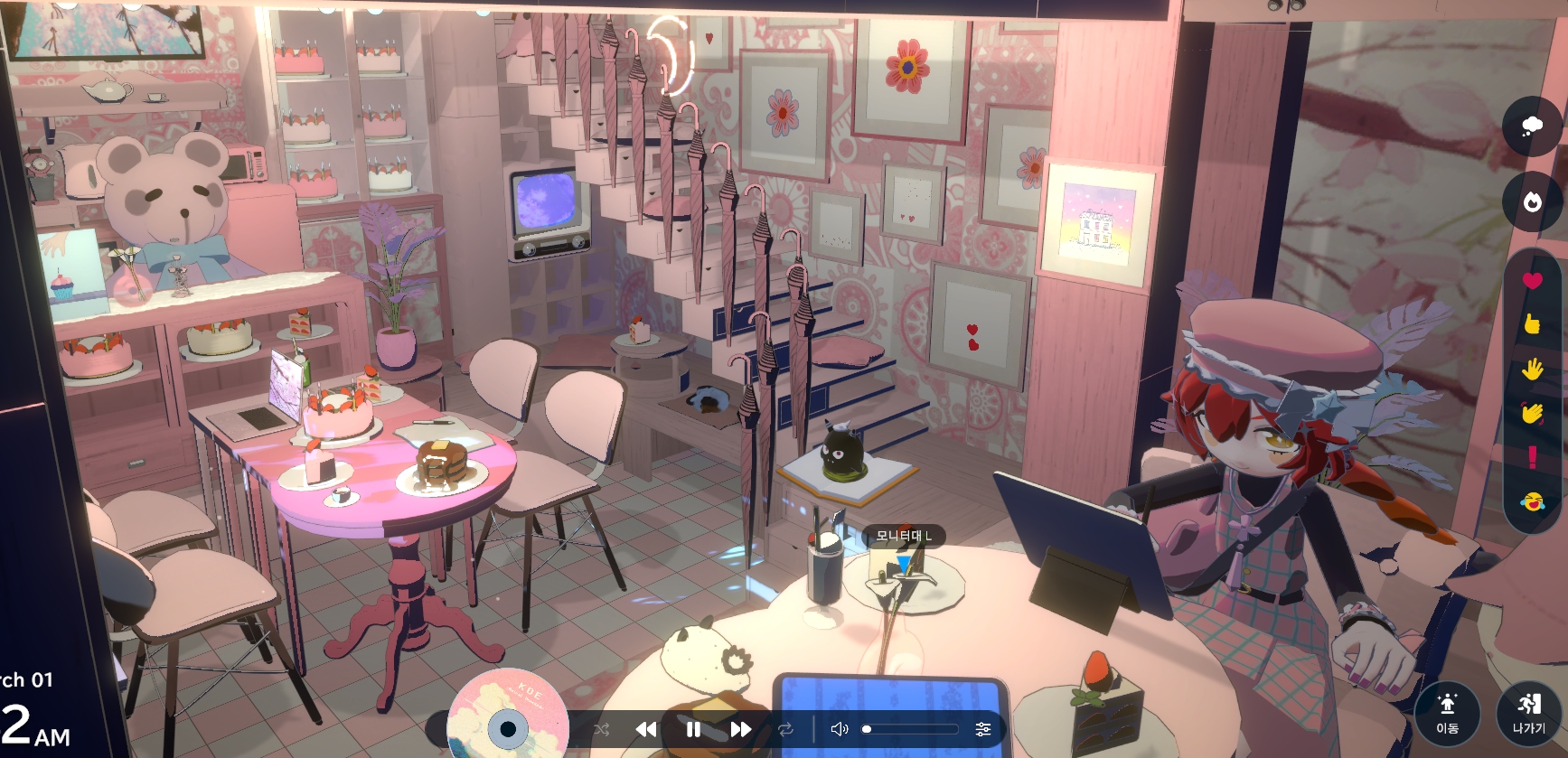Mute the music with the speaker icon
The width and height of the screenshot is (1568, 758).
[840, 729]
